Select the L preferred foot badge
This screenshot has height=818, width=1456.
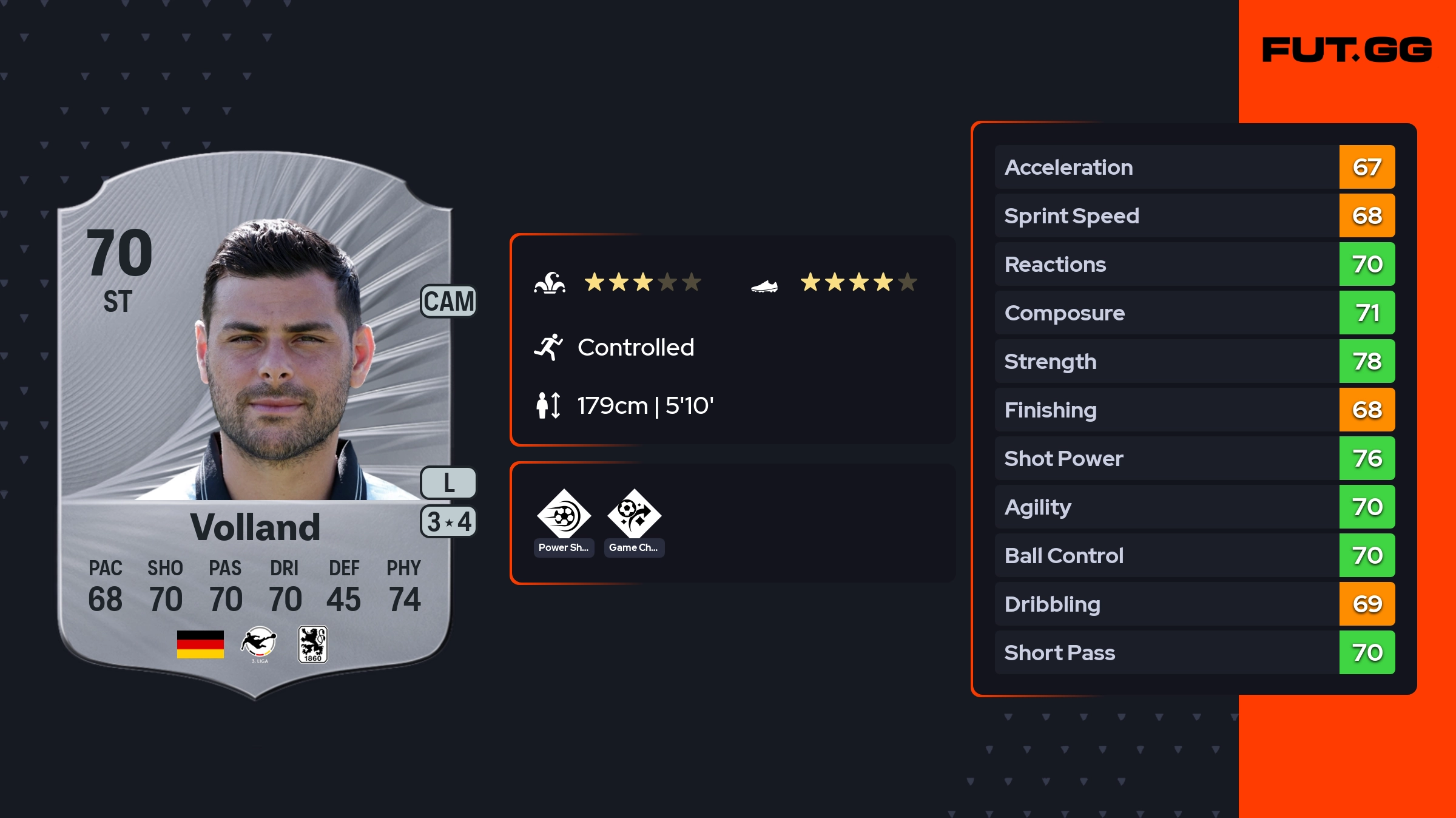pyautogui.click(x=448, y=483)
